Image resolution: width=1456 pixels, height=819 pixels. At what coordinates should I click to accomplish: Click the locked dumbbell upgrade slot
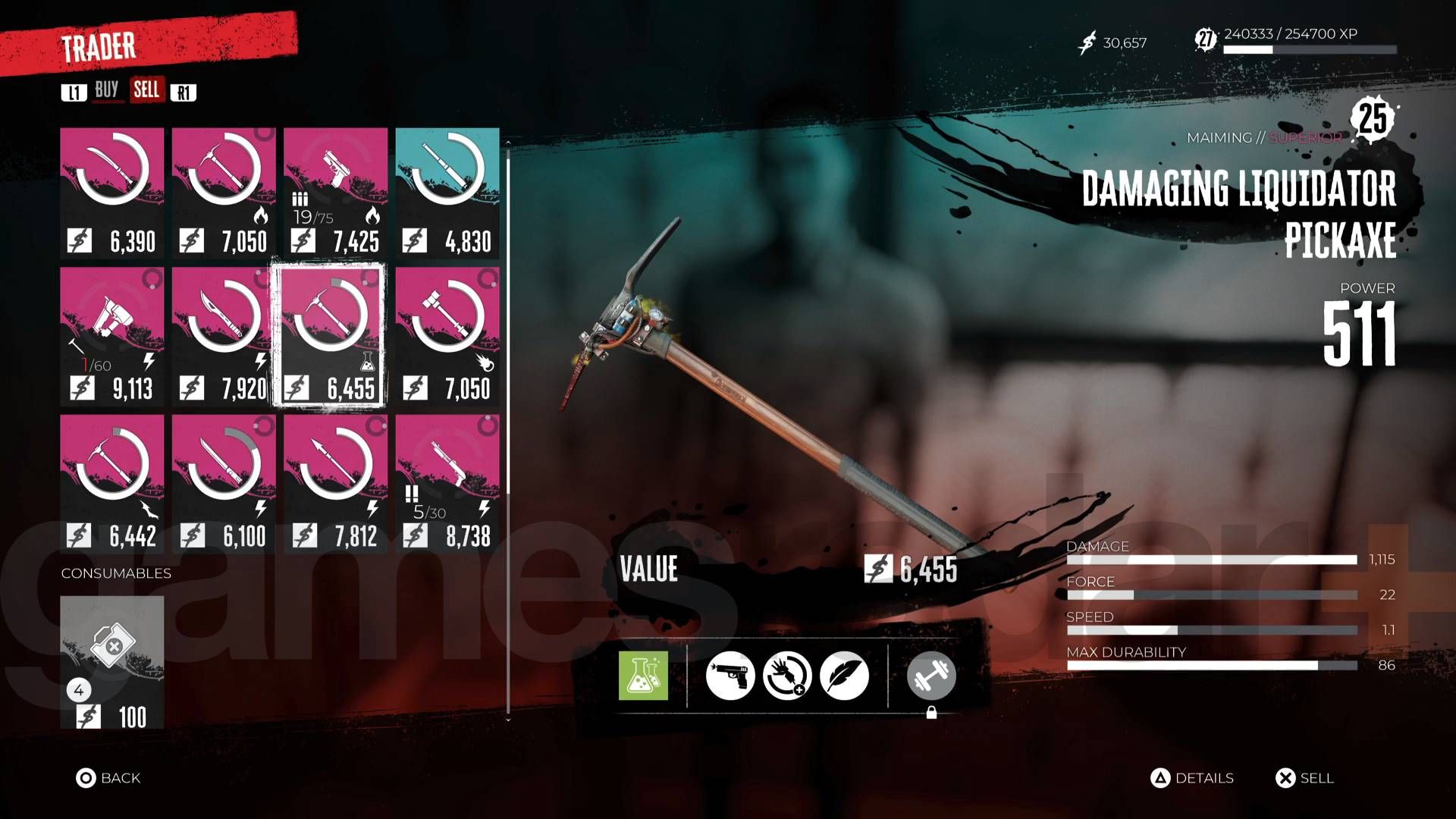pos(931,673)
